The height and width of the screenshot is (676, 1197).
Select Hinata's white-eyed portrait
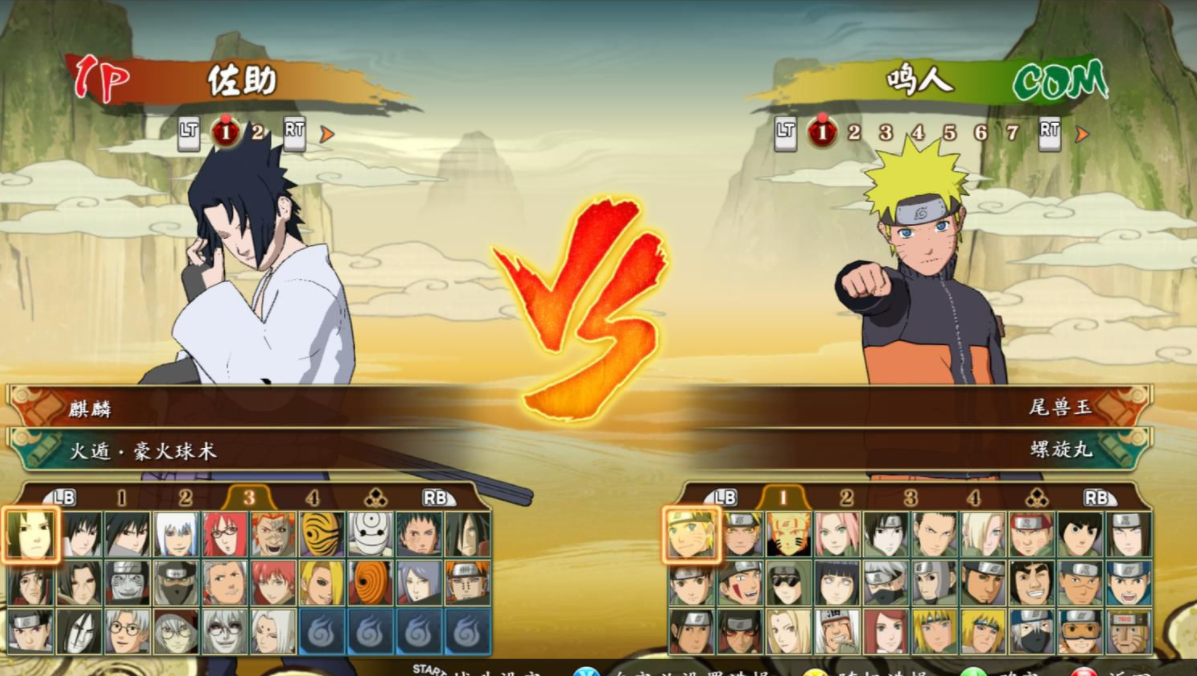point(838,583)
